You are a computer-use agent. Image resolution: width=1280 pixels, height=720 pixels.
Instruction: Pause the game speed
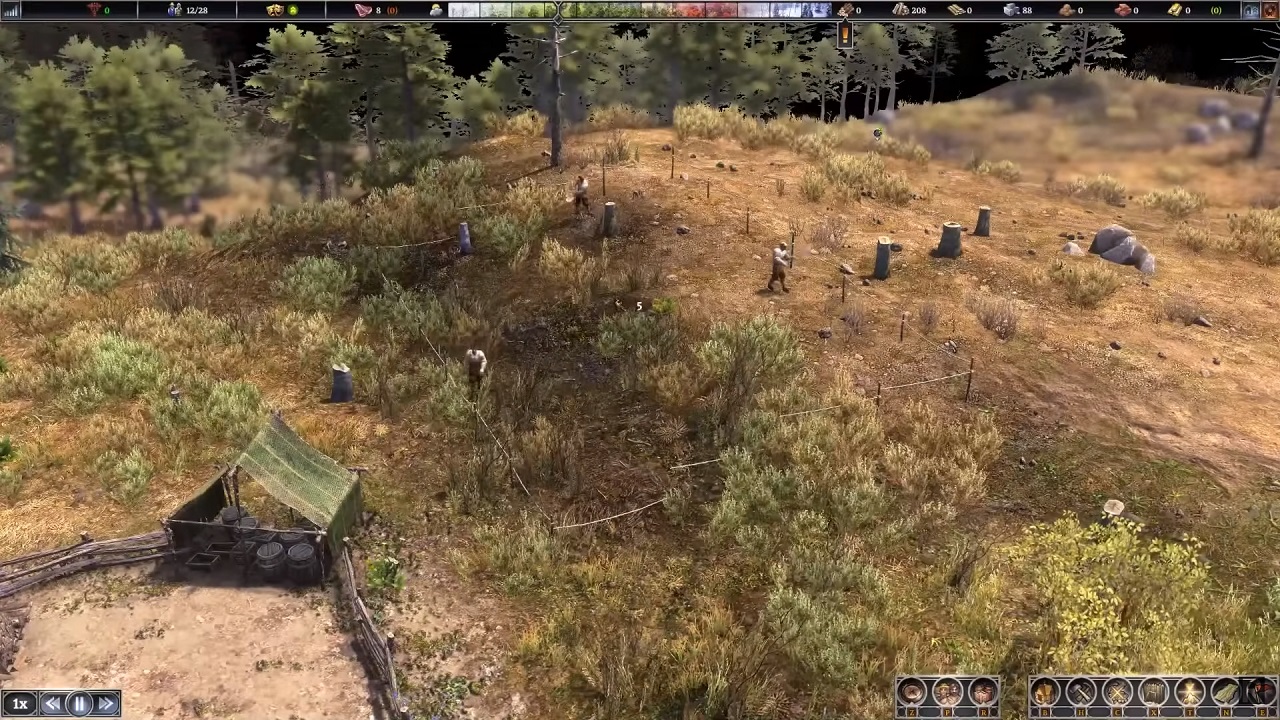tap(79, 704)
